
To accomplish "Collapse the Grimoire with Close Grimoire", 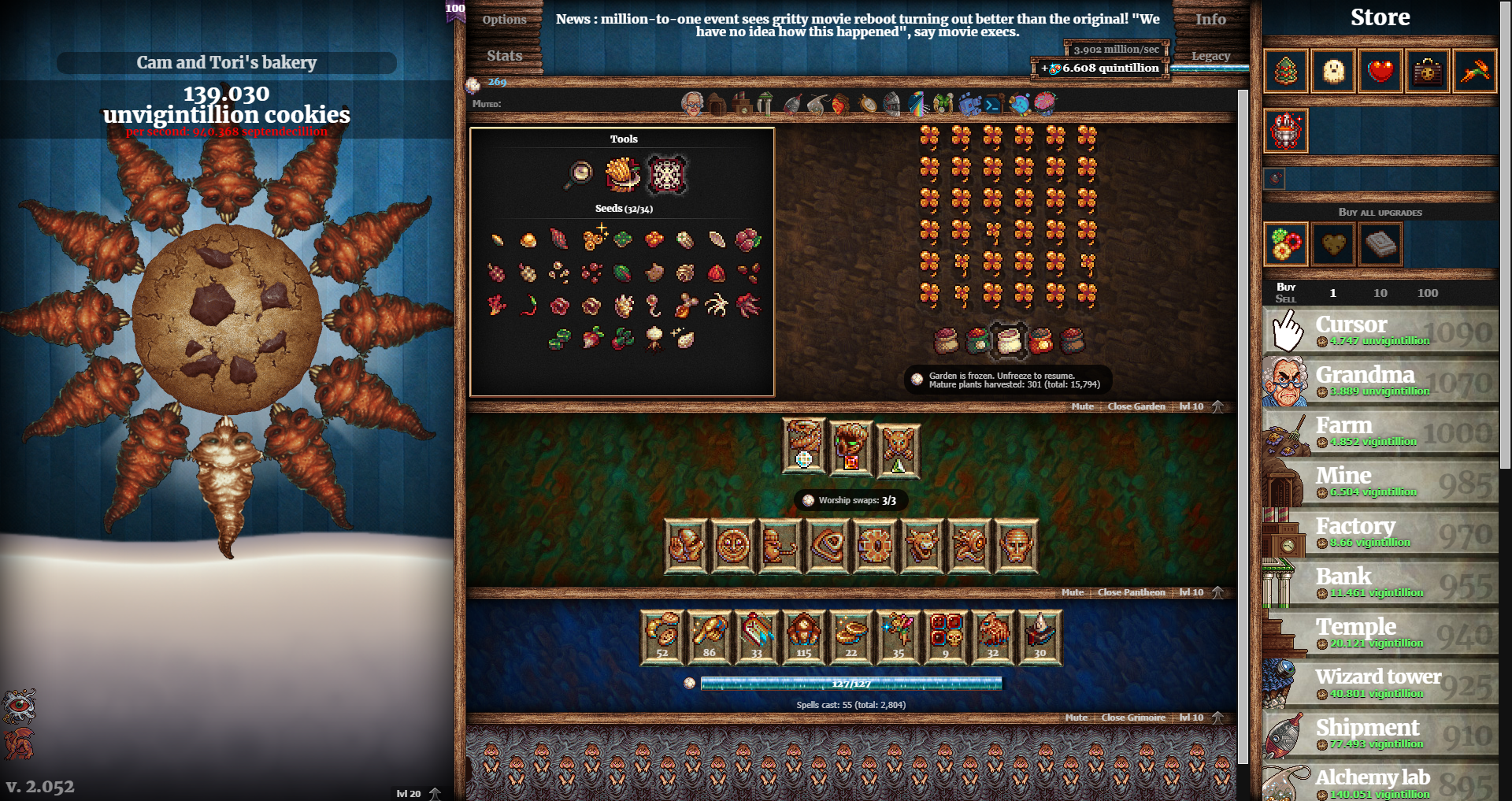I will [x=1132, y=718].
